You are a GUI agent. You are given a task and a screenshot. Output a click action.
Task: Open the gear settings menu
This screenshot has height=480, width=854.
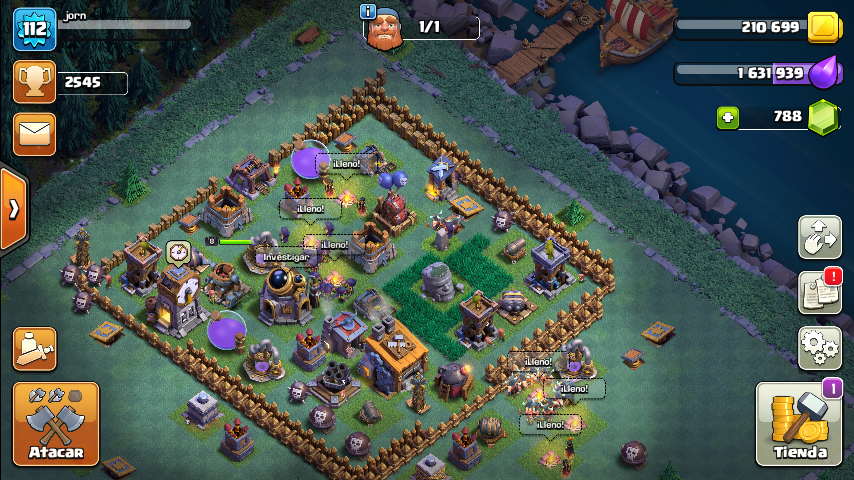(819, 348)
